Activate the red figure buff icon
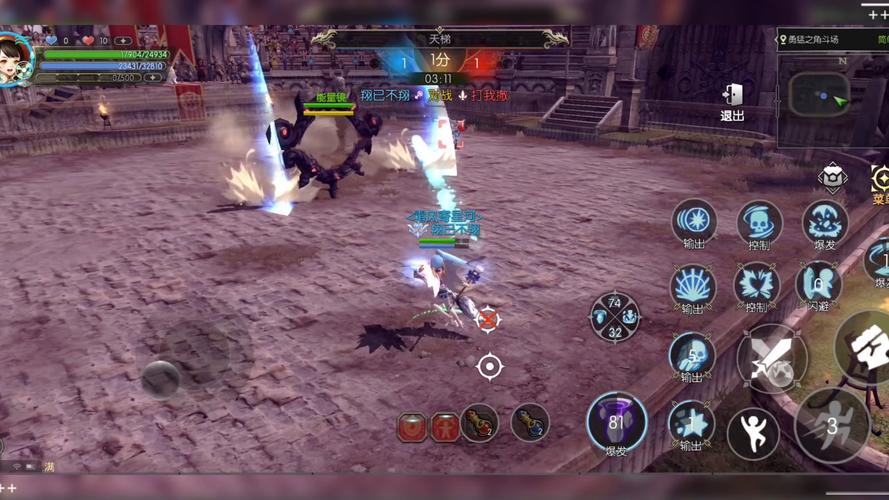 pyautogui.click(x=445, y=427)
